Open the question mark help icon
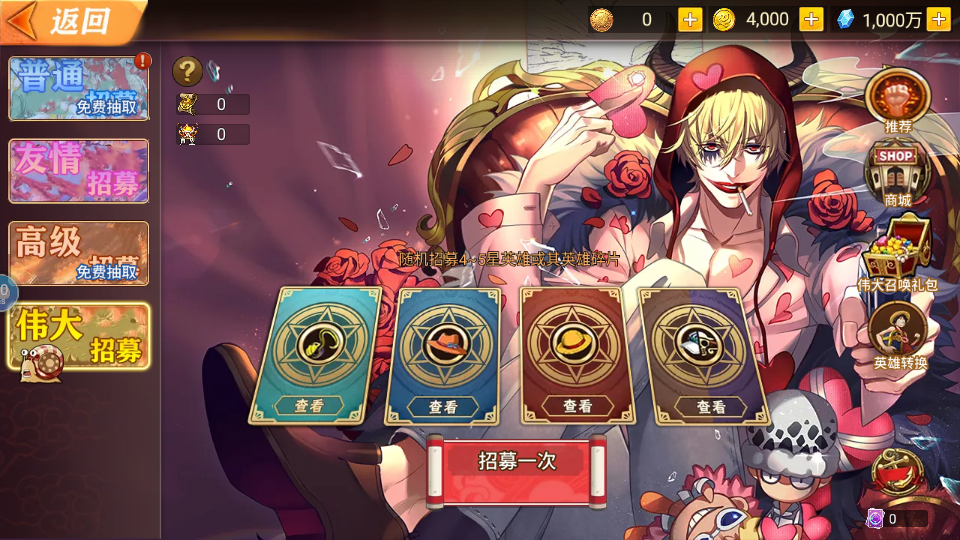960x540 pixels. (x=188, y=71)
